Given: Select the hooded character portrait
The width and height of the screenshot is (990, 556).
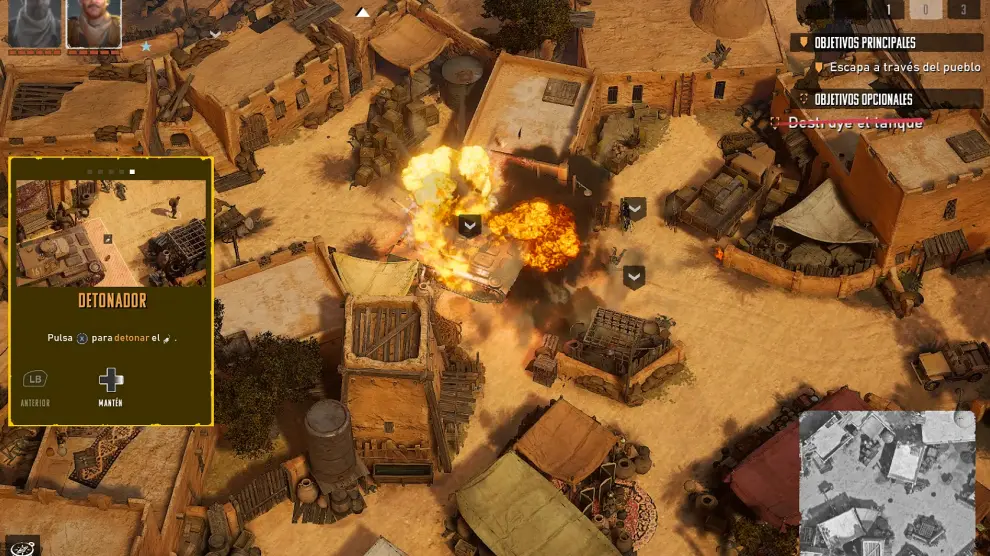Looking at the screenshot, I should pos(34,23).
